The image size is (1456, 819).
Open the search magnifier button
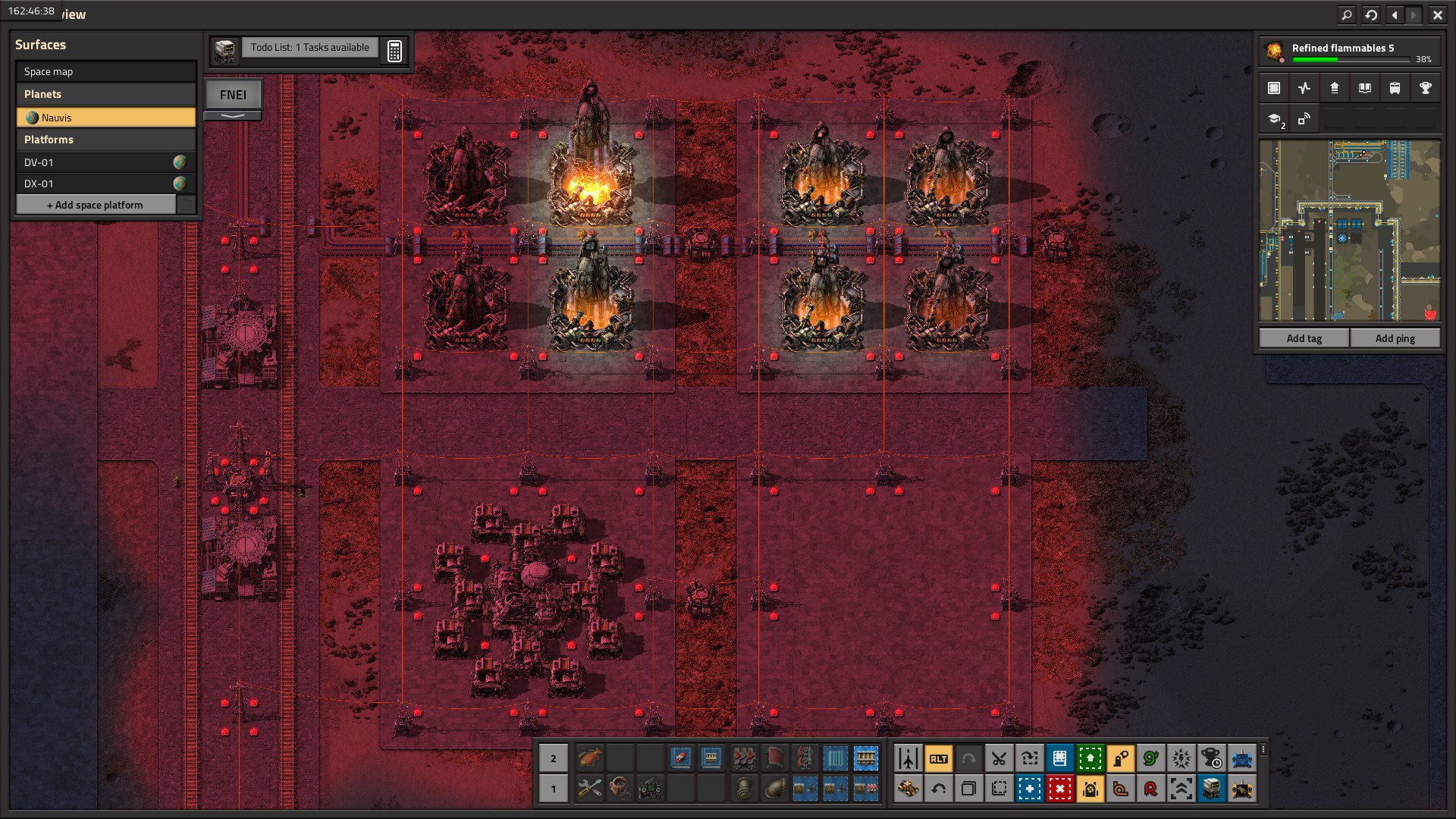pos(1346,14)
